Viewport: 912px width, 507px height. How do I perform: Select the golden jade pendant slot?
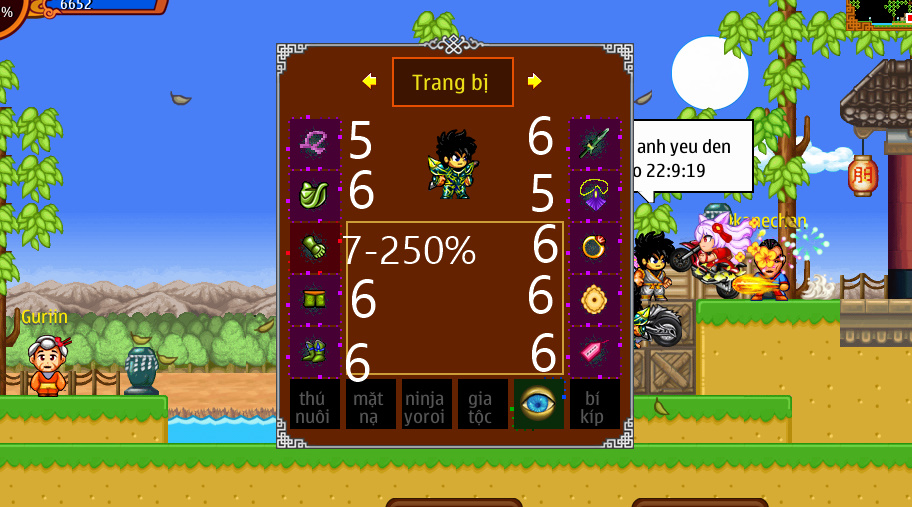[x=594, y=299]
